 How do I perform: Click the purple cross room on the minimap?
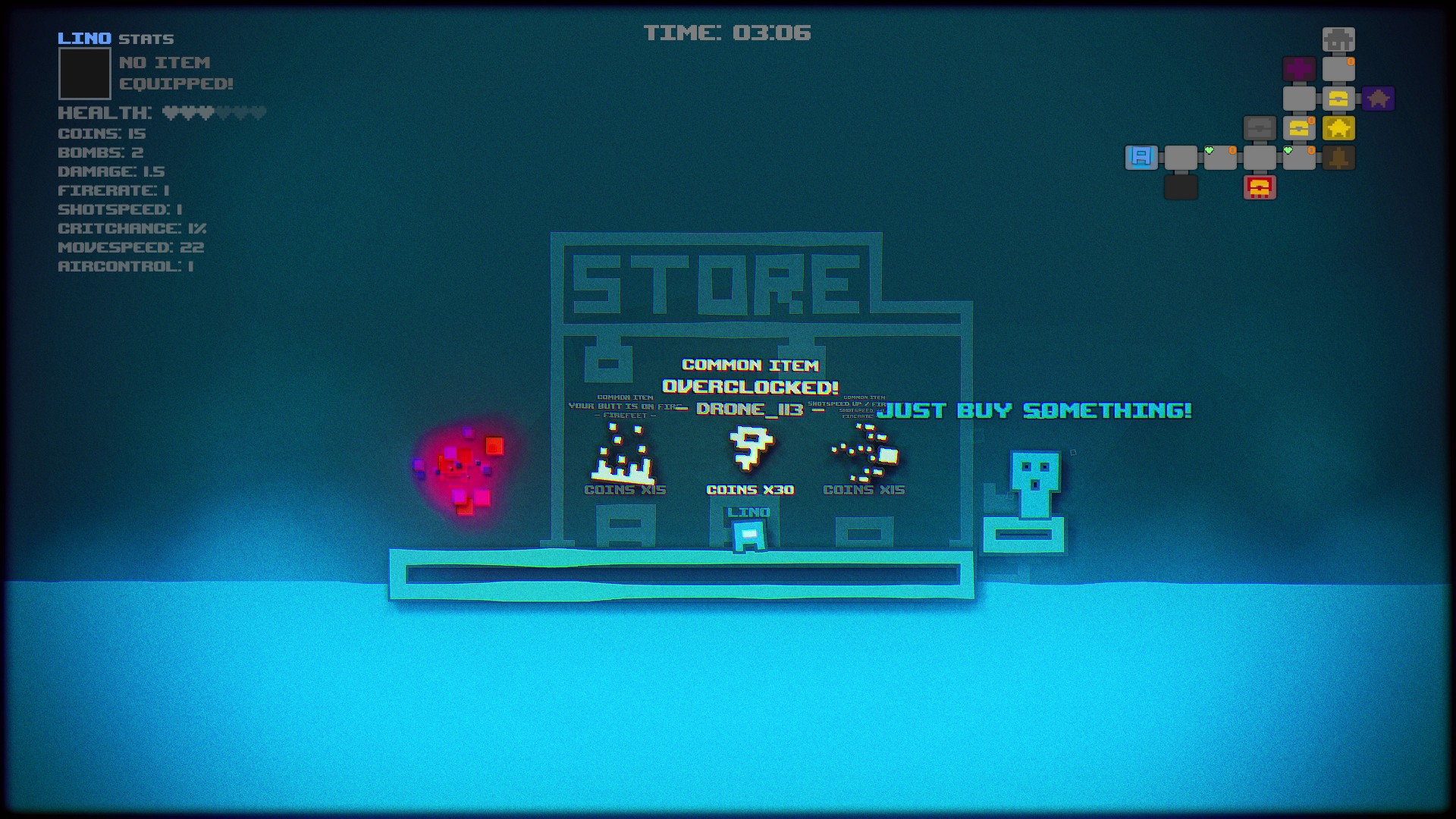coord(1299,68)
